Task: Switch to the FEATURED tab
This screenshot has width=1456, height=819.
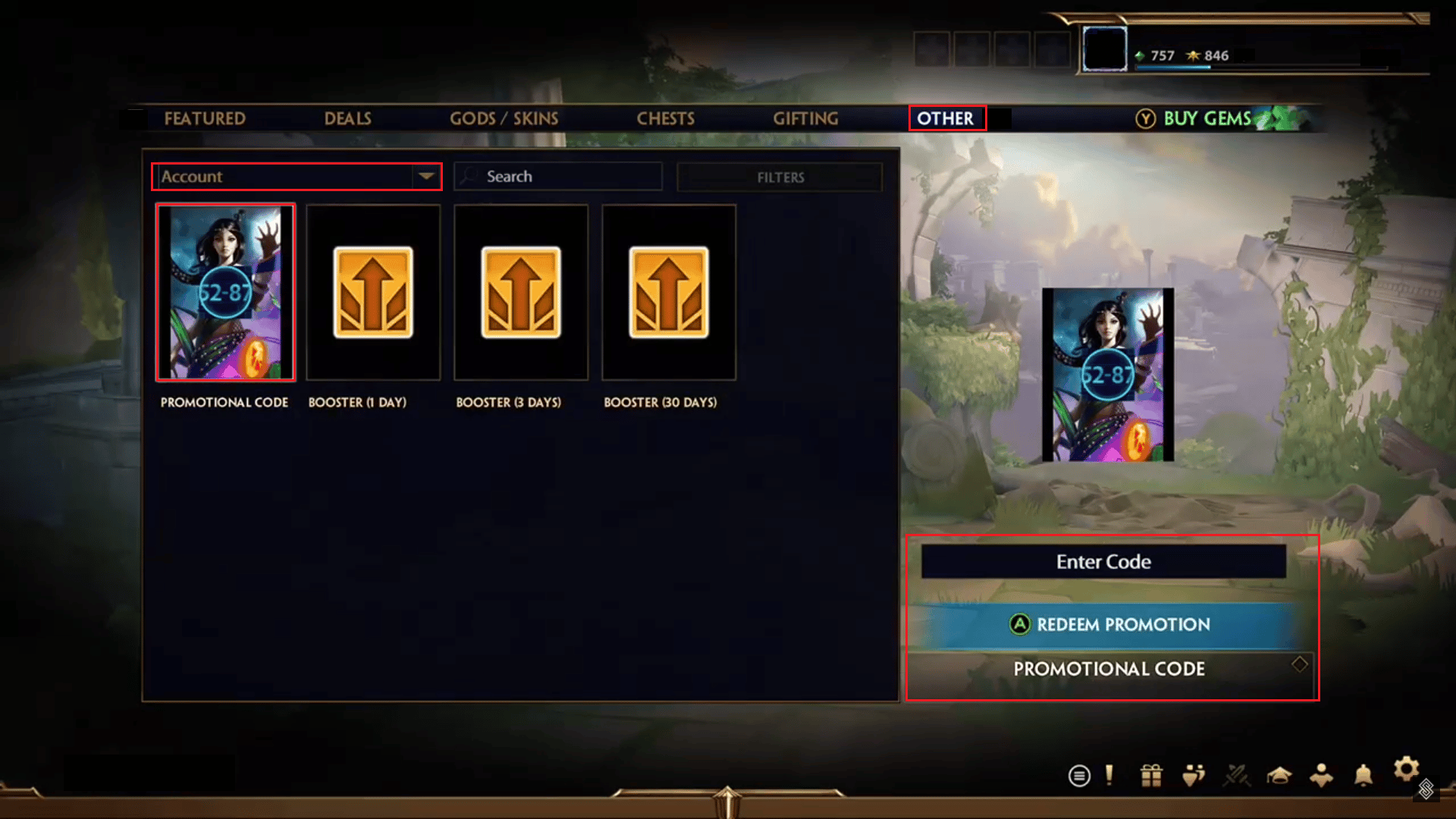Action: point(205,118)
